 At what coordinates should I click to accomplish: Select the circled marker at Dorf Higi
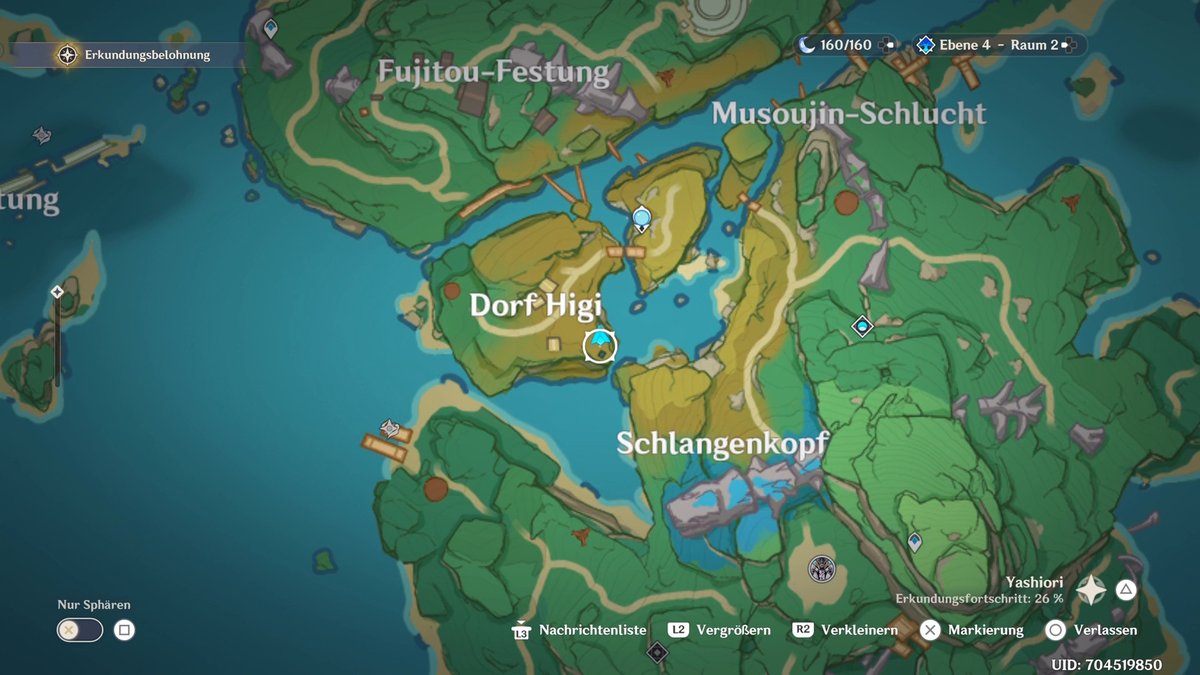[600, 346]
